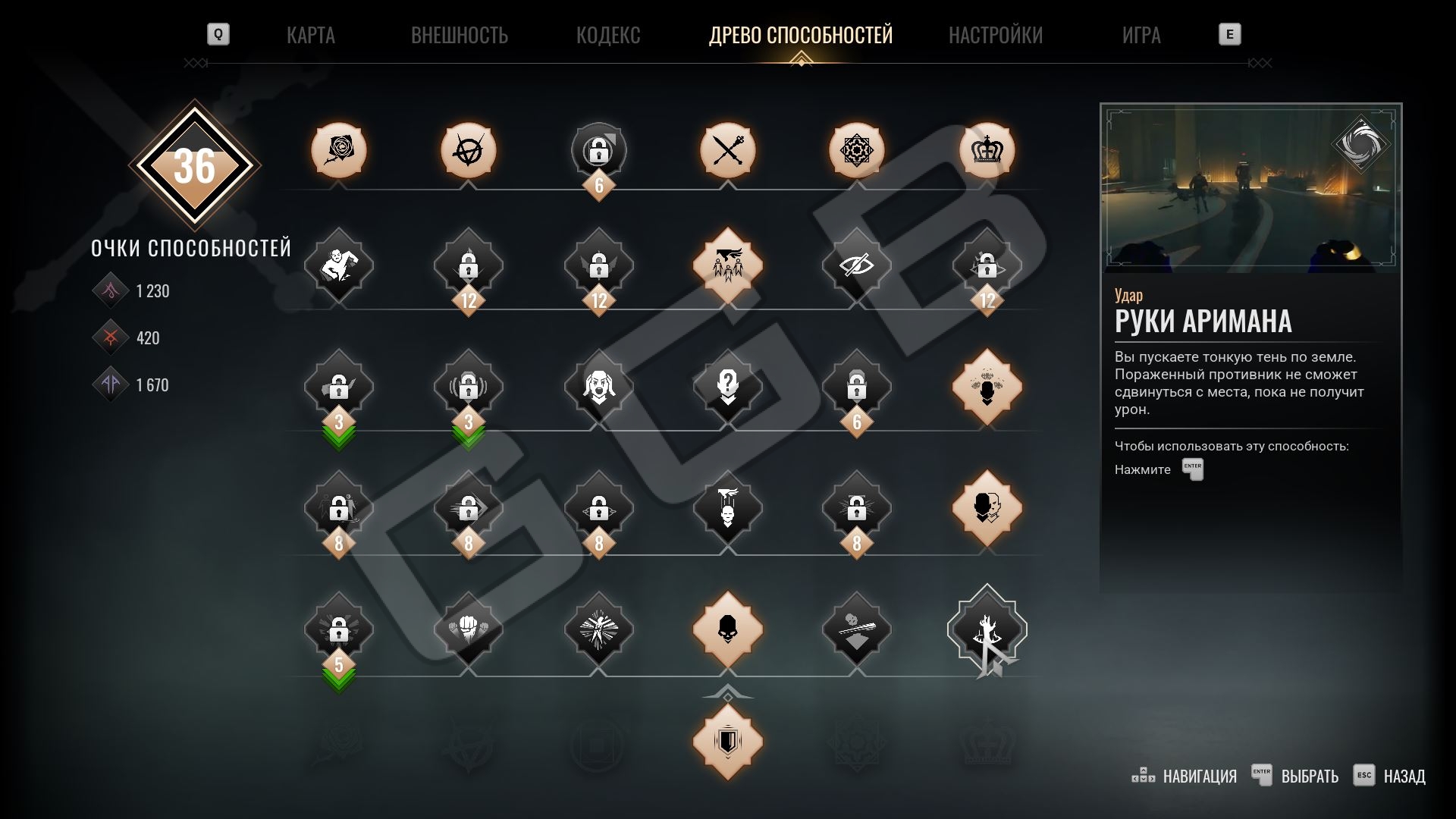Select the question mark head ability
Screen dimensions: 1456x819
pyautogui.click(x=728, y=387)
